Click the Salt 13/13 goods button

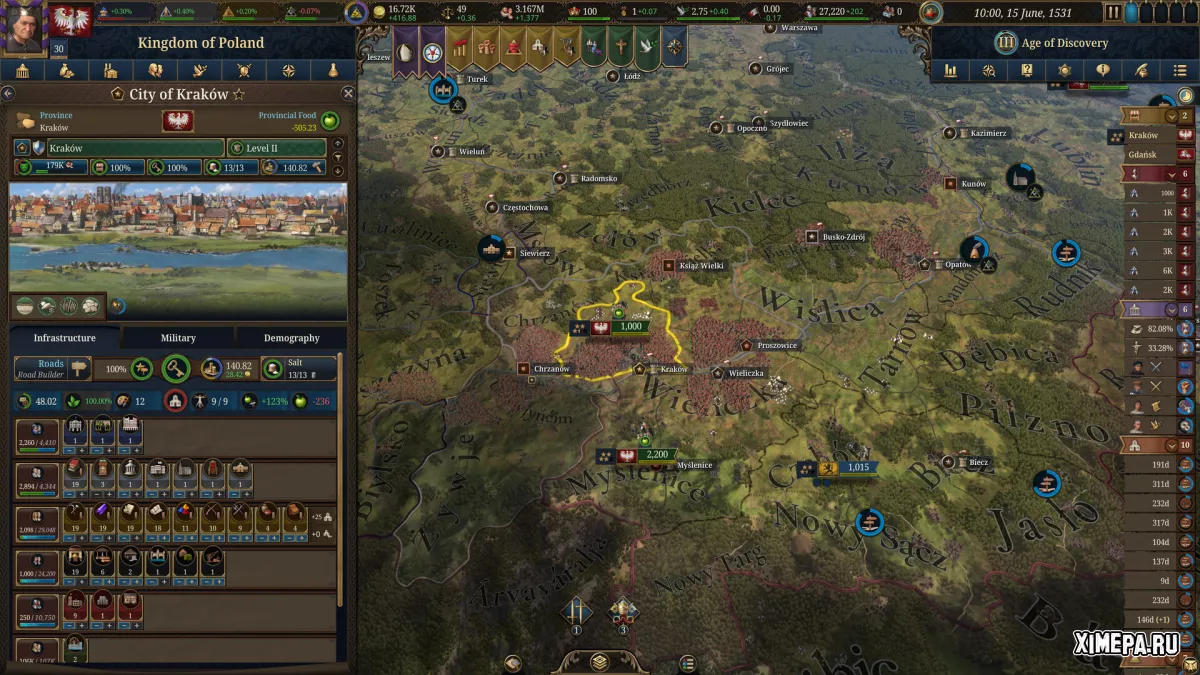tap(299, 368)
